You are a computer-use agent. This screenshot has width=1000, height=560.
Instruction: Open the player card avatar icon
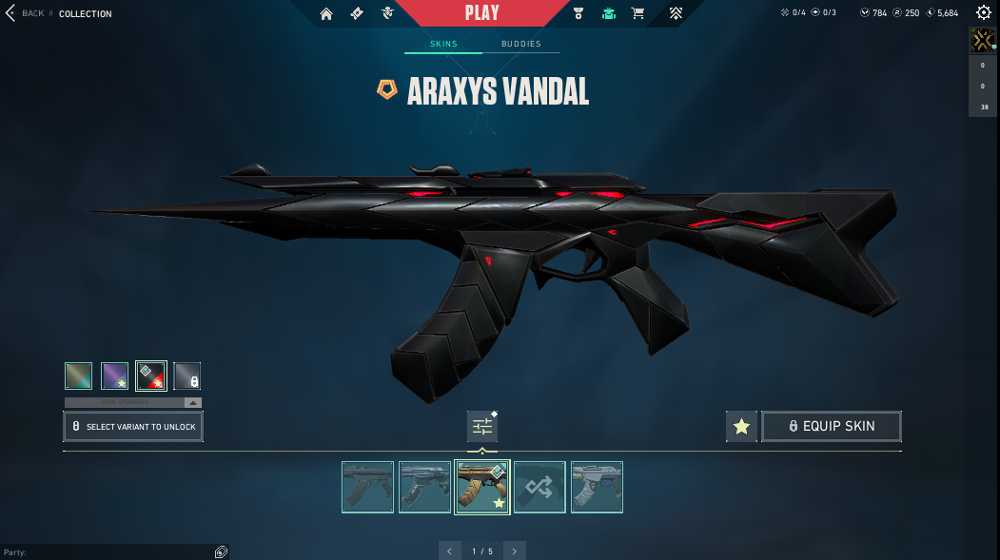[982, 41]
